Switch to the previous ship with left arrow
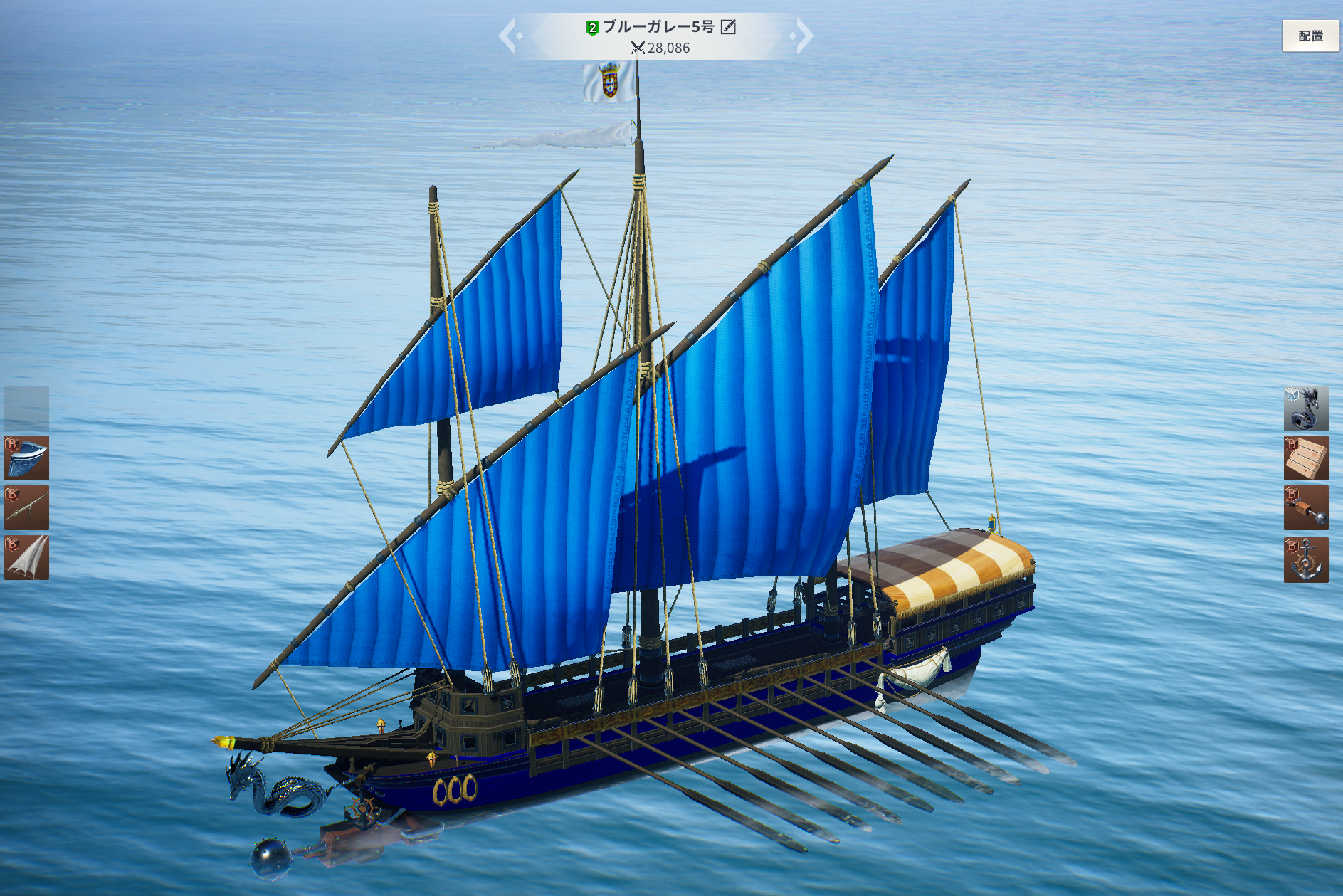The width and height of the screenshot is (1343, 896). [508, 36]
